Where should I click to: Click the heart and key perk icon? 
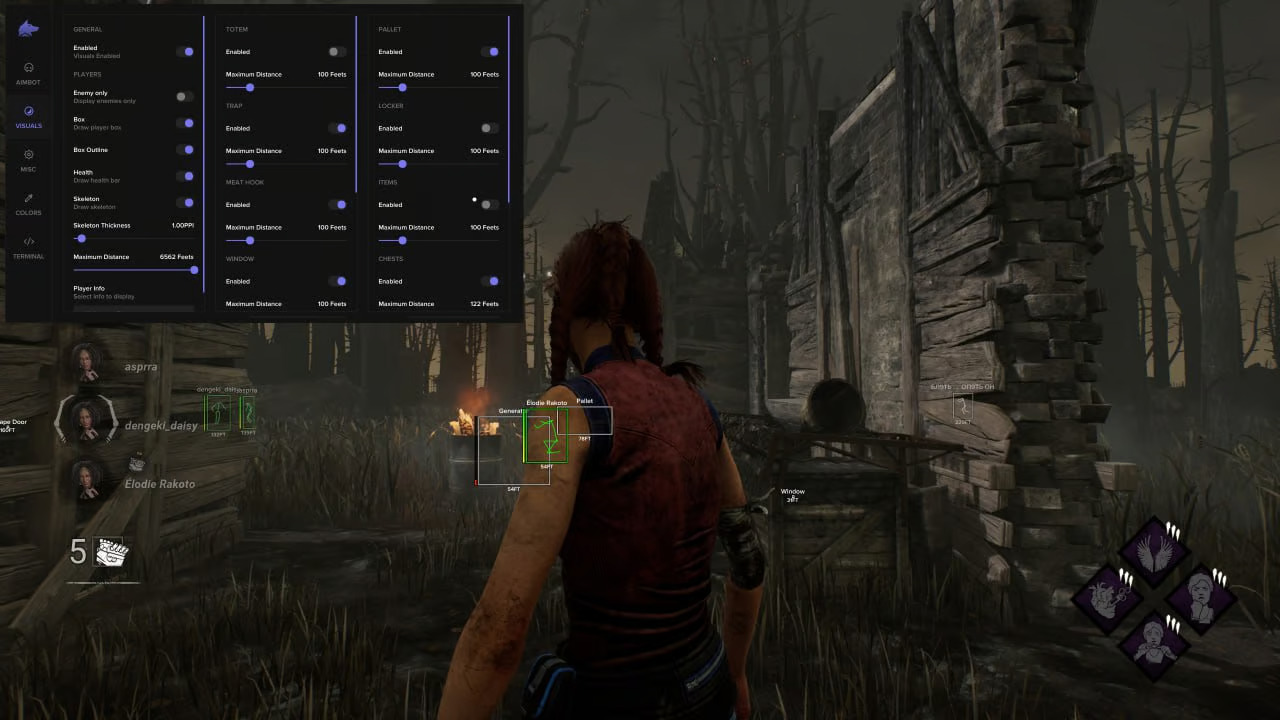(x=1109, y=597)
